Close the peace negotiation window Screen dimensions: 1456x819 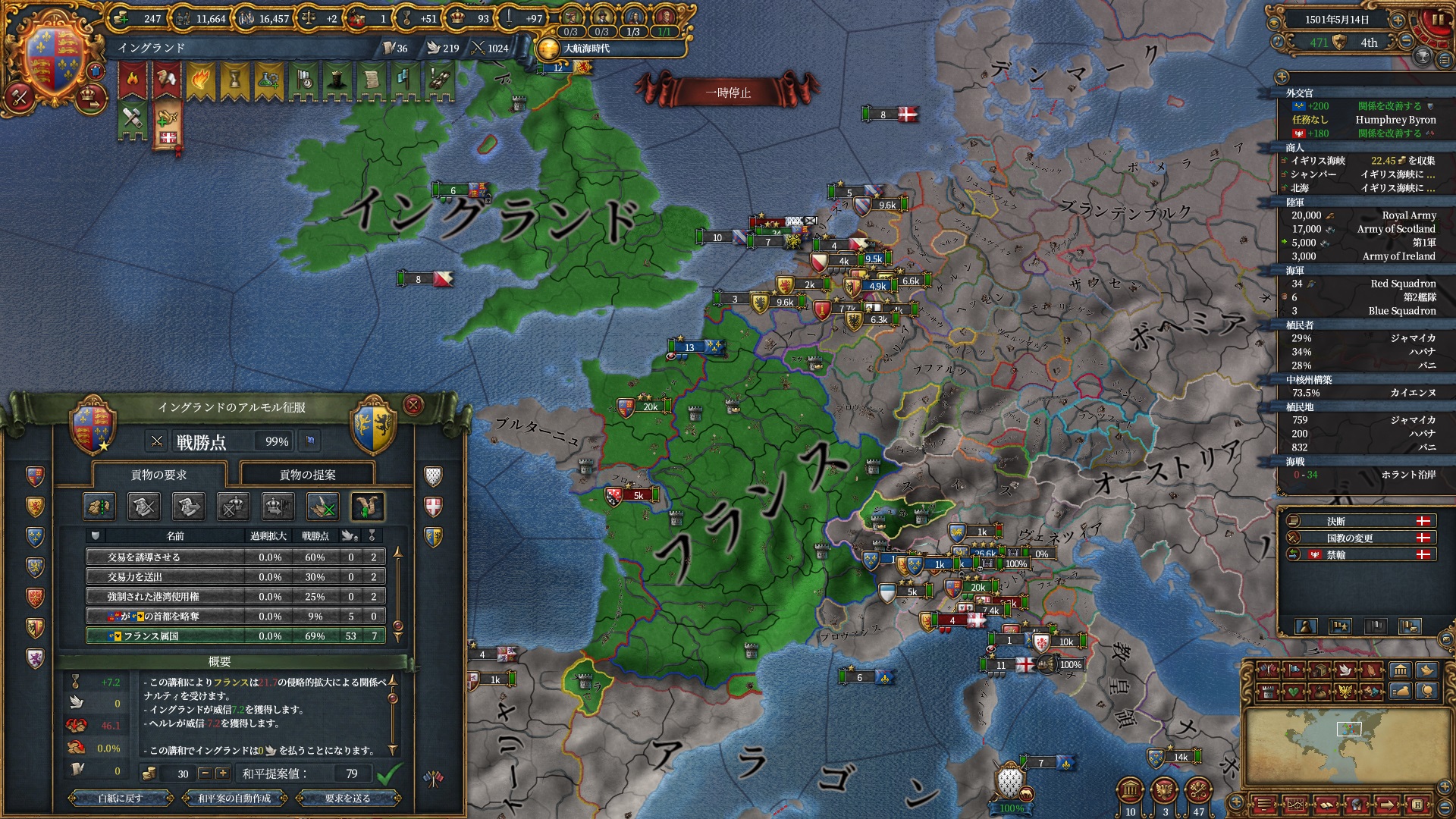(413, 406)
